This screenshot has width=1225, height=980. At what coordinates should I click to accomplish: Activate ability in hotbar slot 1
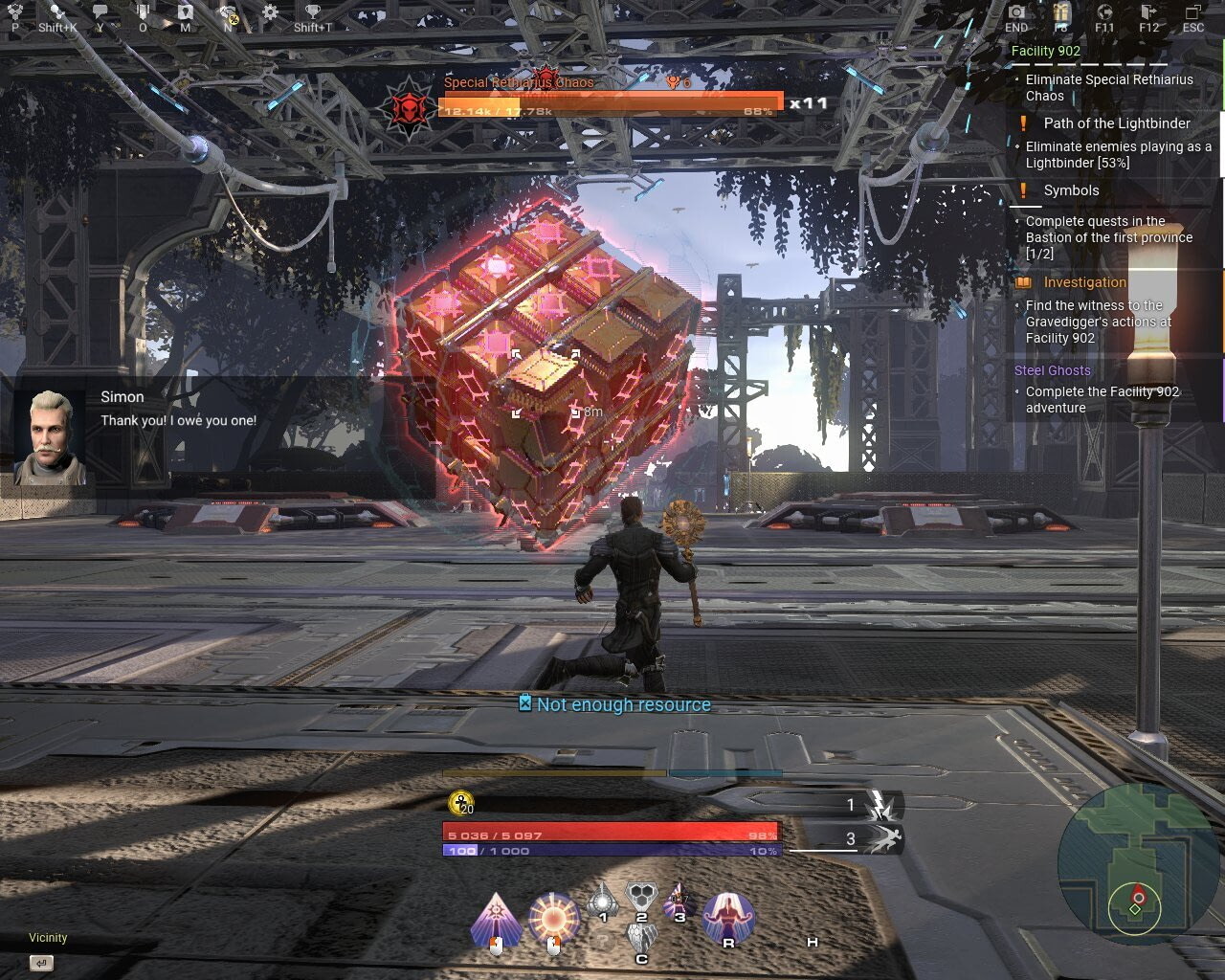tap(602, 902)
